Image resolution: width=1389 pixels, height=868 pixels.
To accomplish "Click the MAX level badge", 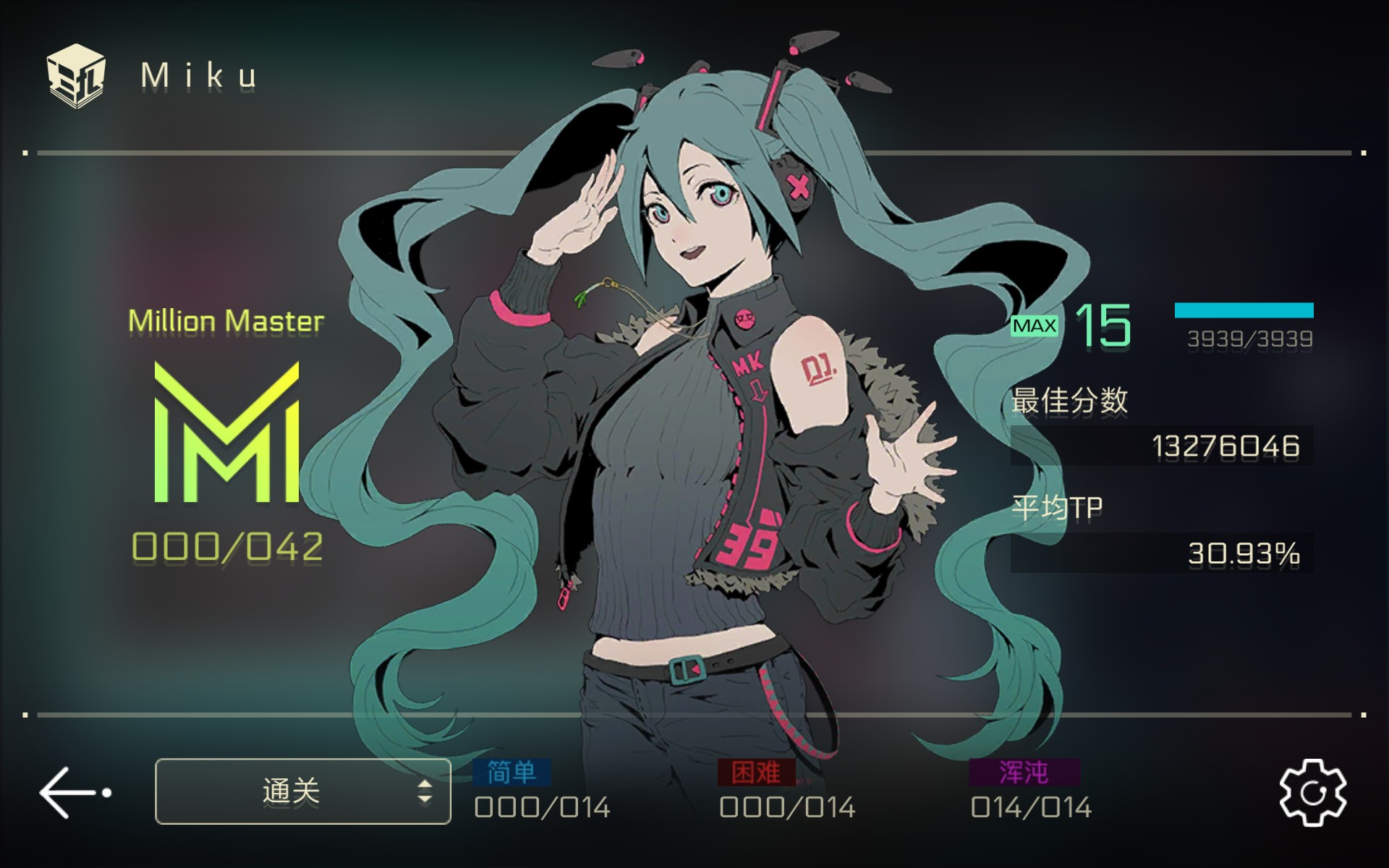I will [x=1033, y=327].
